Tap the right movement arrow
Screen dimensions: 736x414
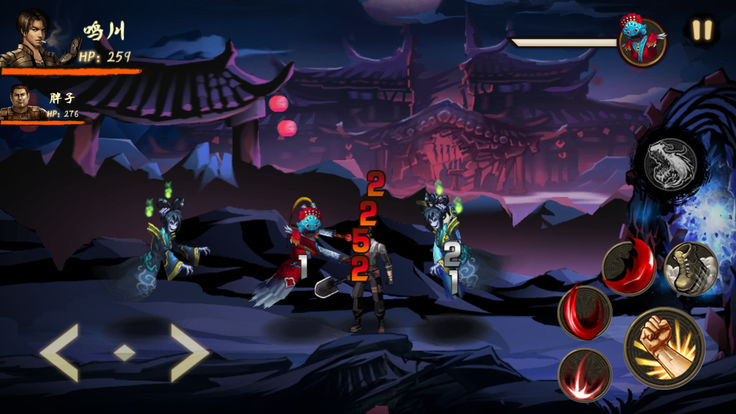pos(186,352)
